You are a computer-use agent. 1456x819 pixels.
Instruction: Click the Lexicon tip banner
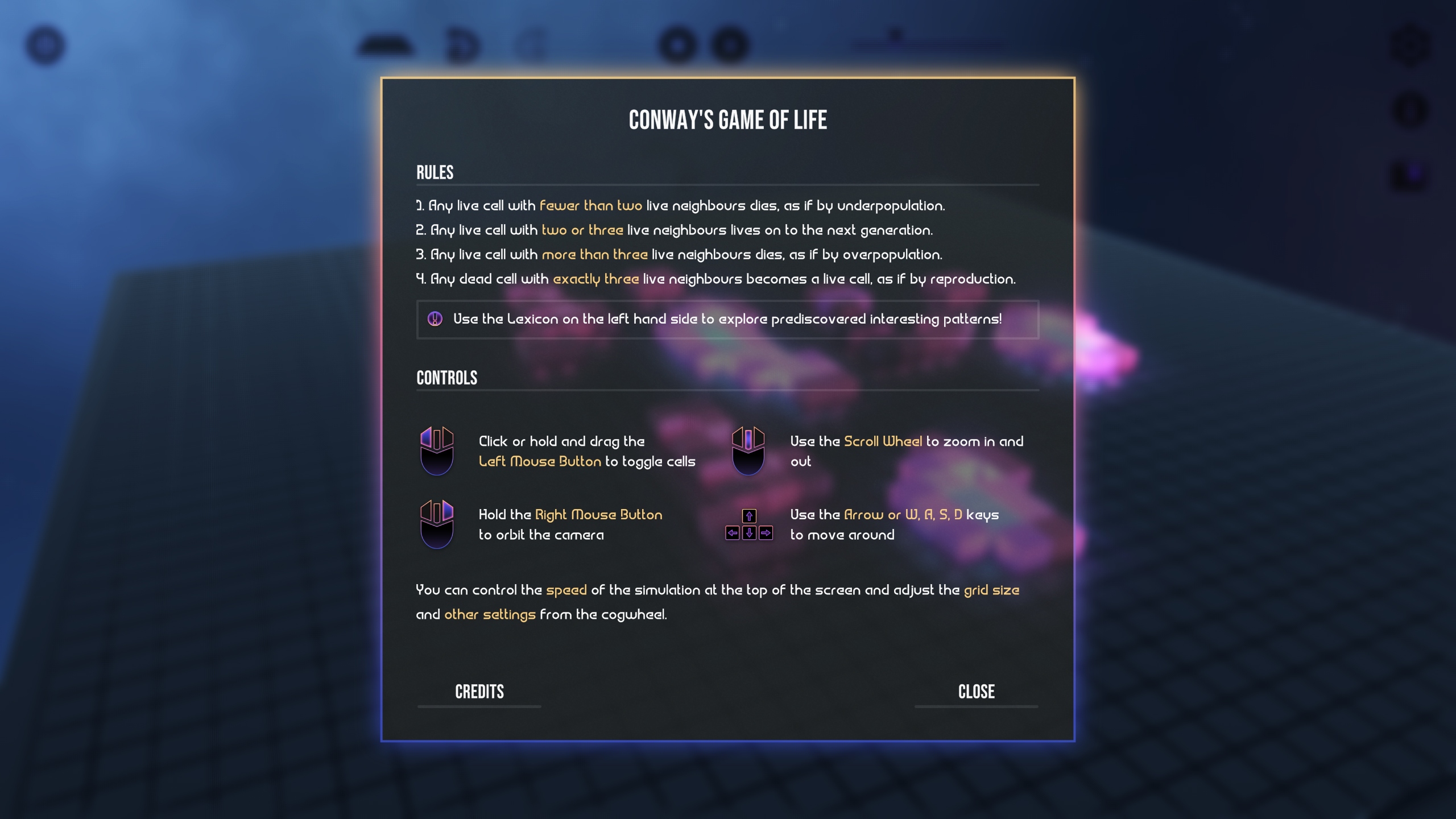[728, 320]
